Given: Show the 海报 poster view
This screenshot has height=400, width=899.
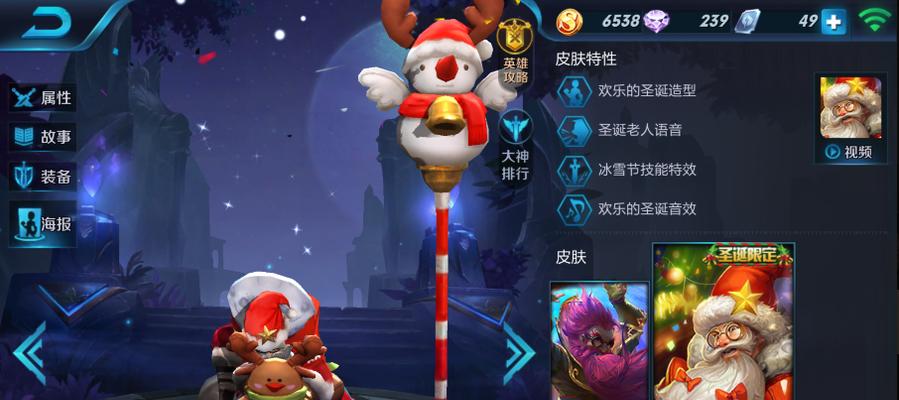Looking at the screenshot, I should (x=42, y=223).
